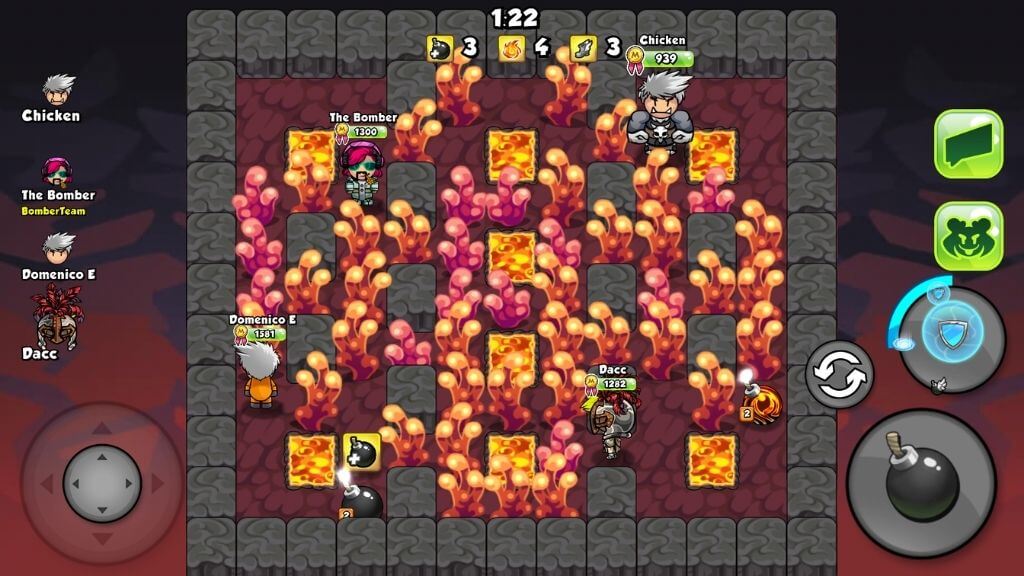Viewport: 1024px width, 576px height.
Task: Open the green bear emote button
Action: tap(968, 235)
